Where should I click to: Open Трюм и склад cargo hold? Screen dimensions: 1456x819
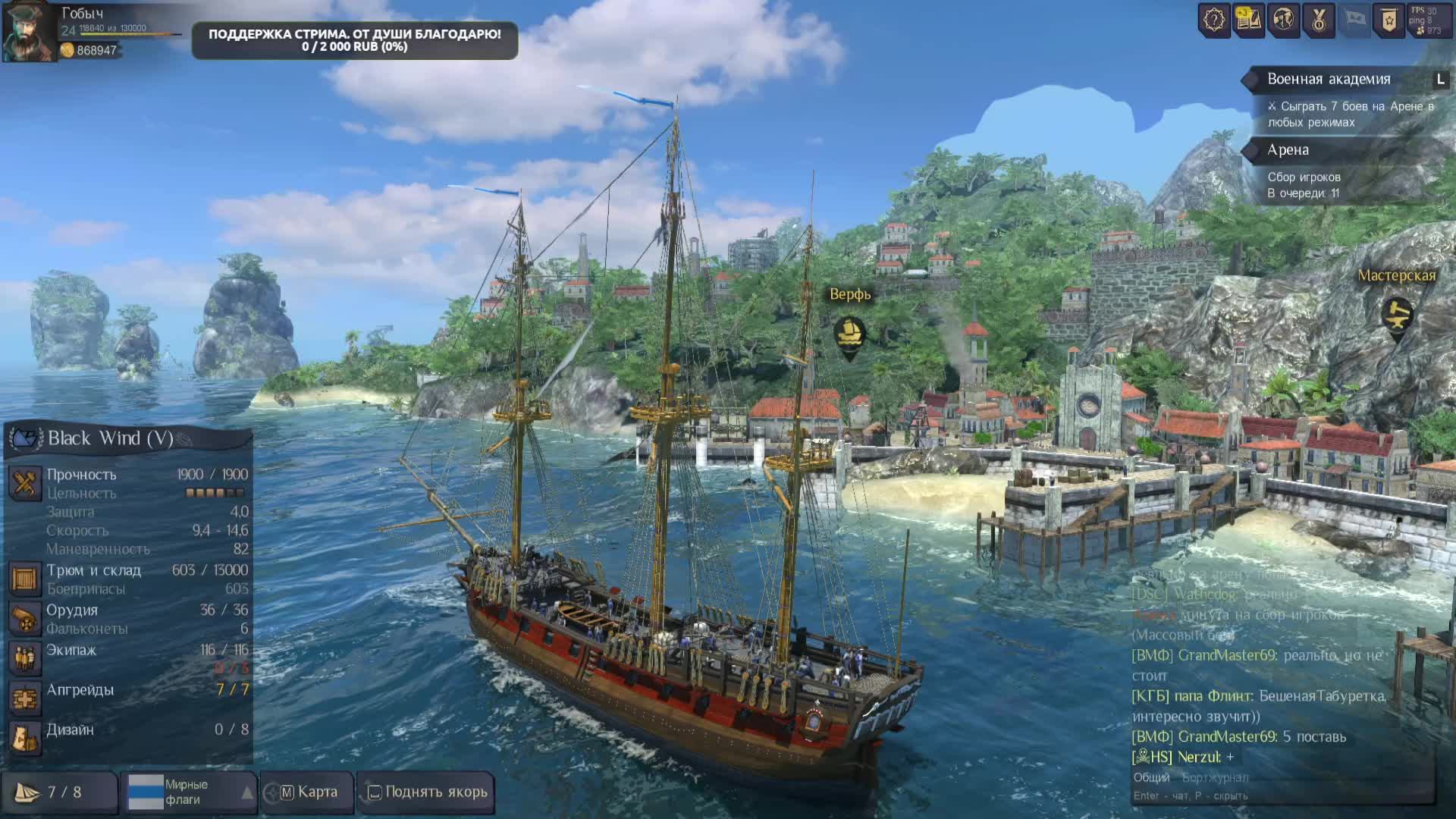pos(94,570)
